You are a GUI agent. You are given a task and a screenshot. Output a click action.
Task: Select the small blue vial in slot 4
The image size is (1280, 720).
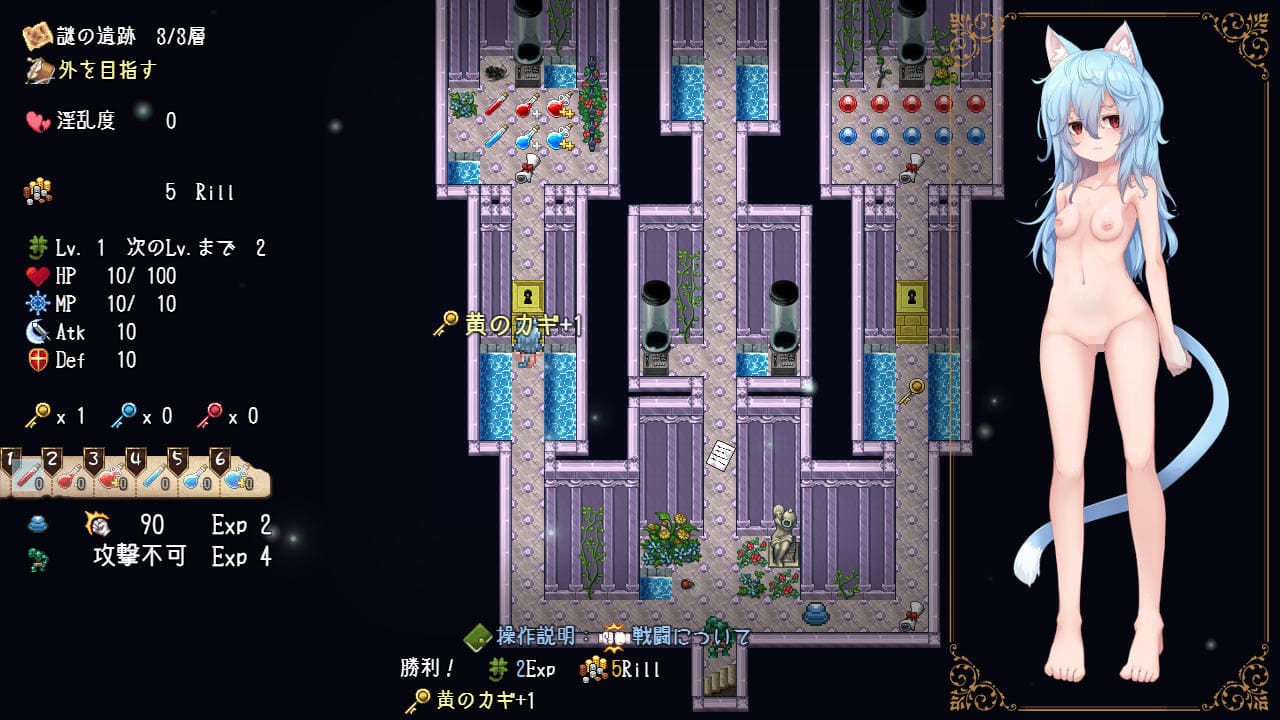coord(152,479)
